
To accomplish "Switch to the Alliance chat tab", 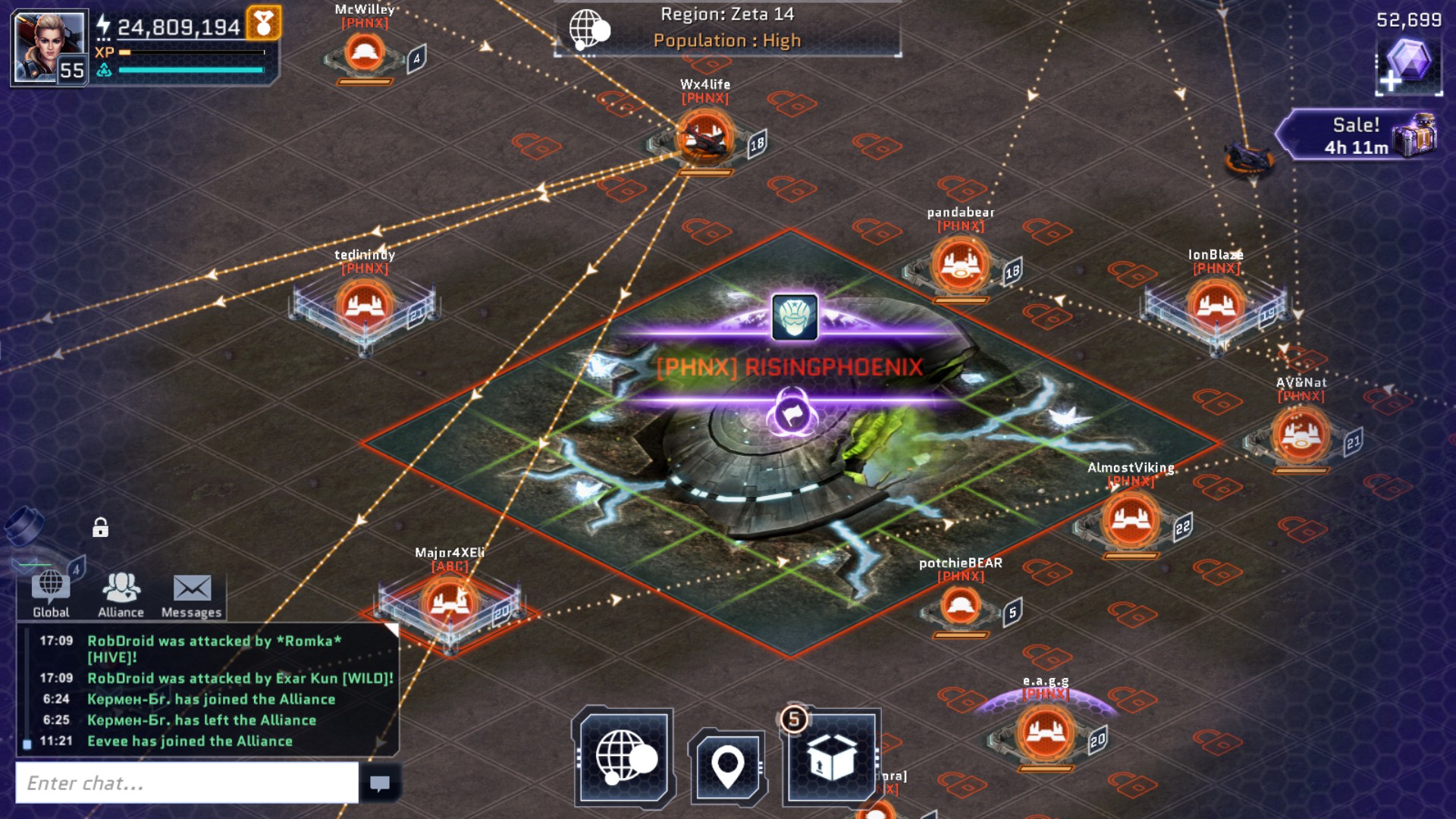I will coord(121,594).
